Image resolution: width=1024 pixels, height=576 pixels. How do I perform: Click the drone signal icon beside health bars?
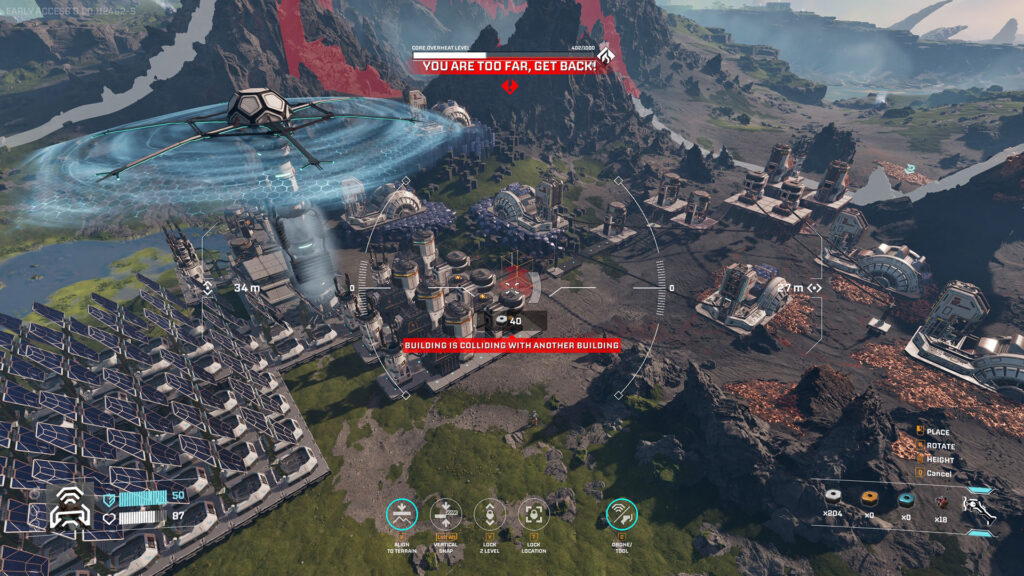pos(70,507)
